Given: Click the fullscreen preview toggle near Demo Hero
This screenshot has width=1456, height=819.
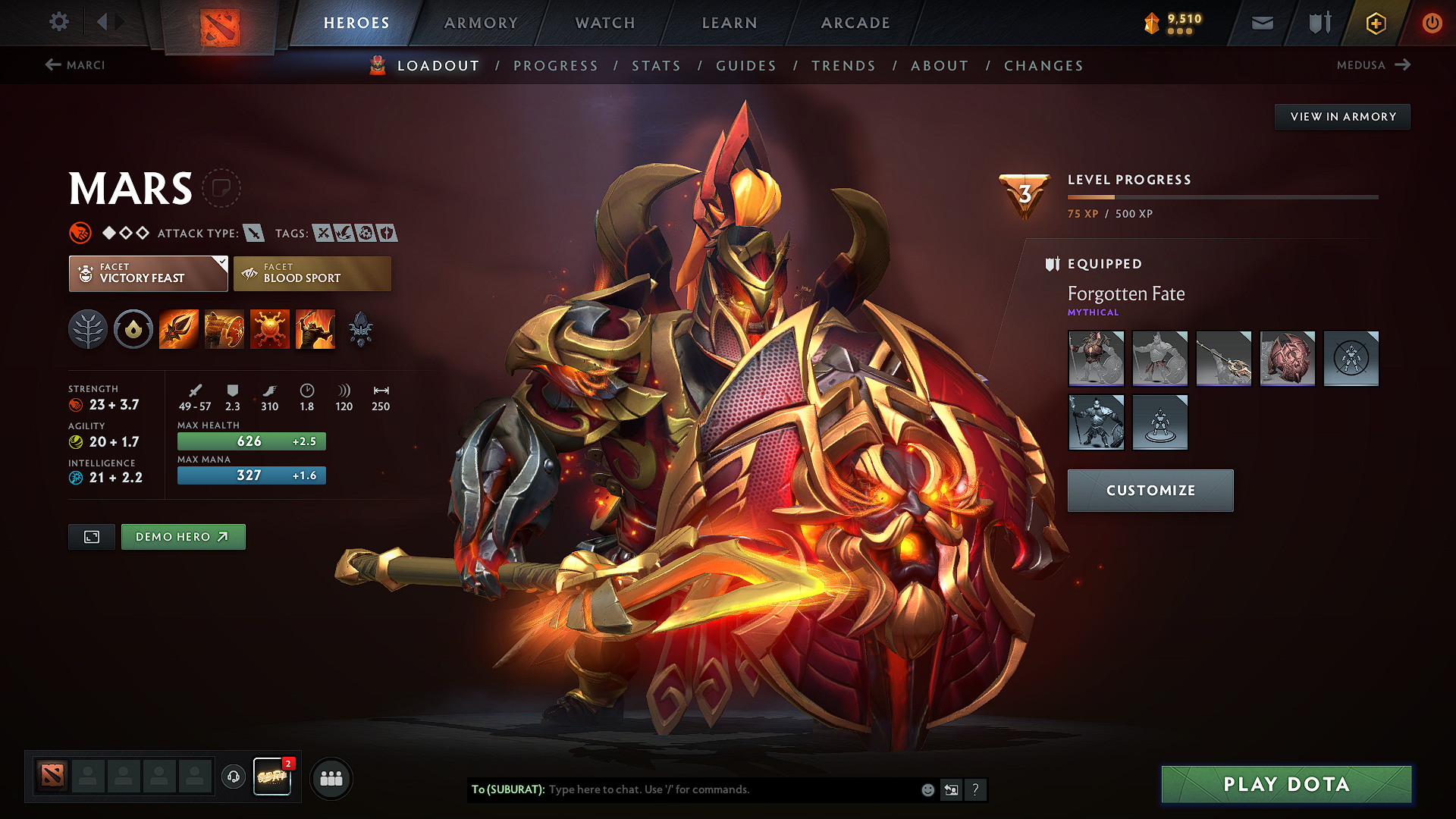Looking at the screenshot, I should 91,536.
